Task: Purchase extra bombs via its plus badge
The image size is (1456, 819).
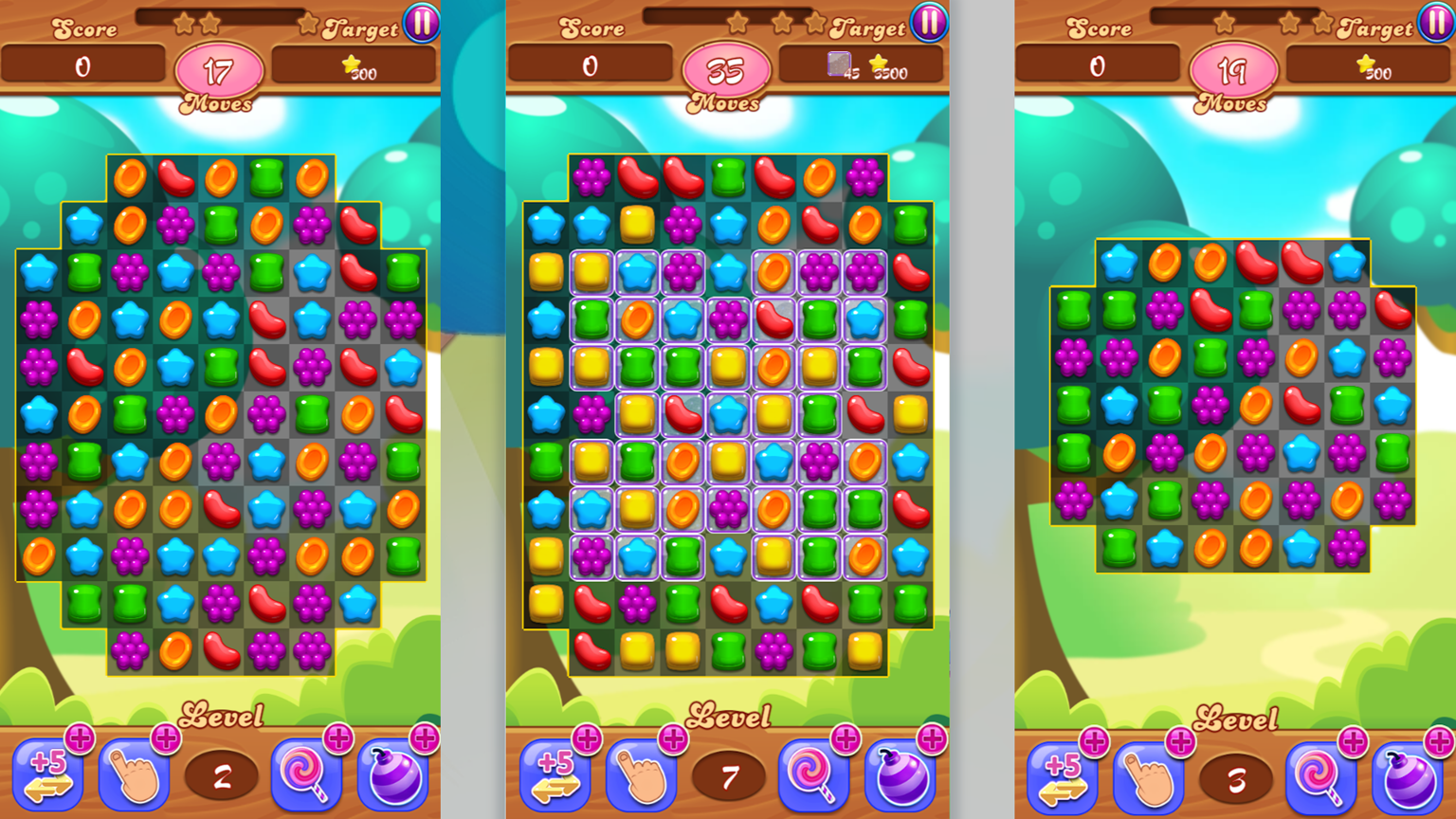Action: pos(424,740)
